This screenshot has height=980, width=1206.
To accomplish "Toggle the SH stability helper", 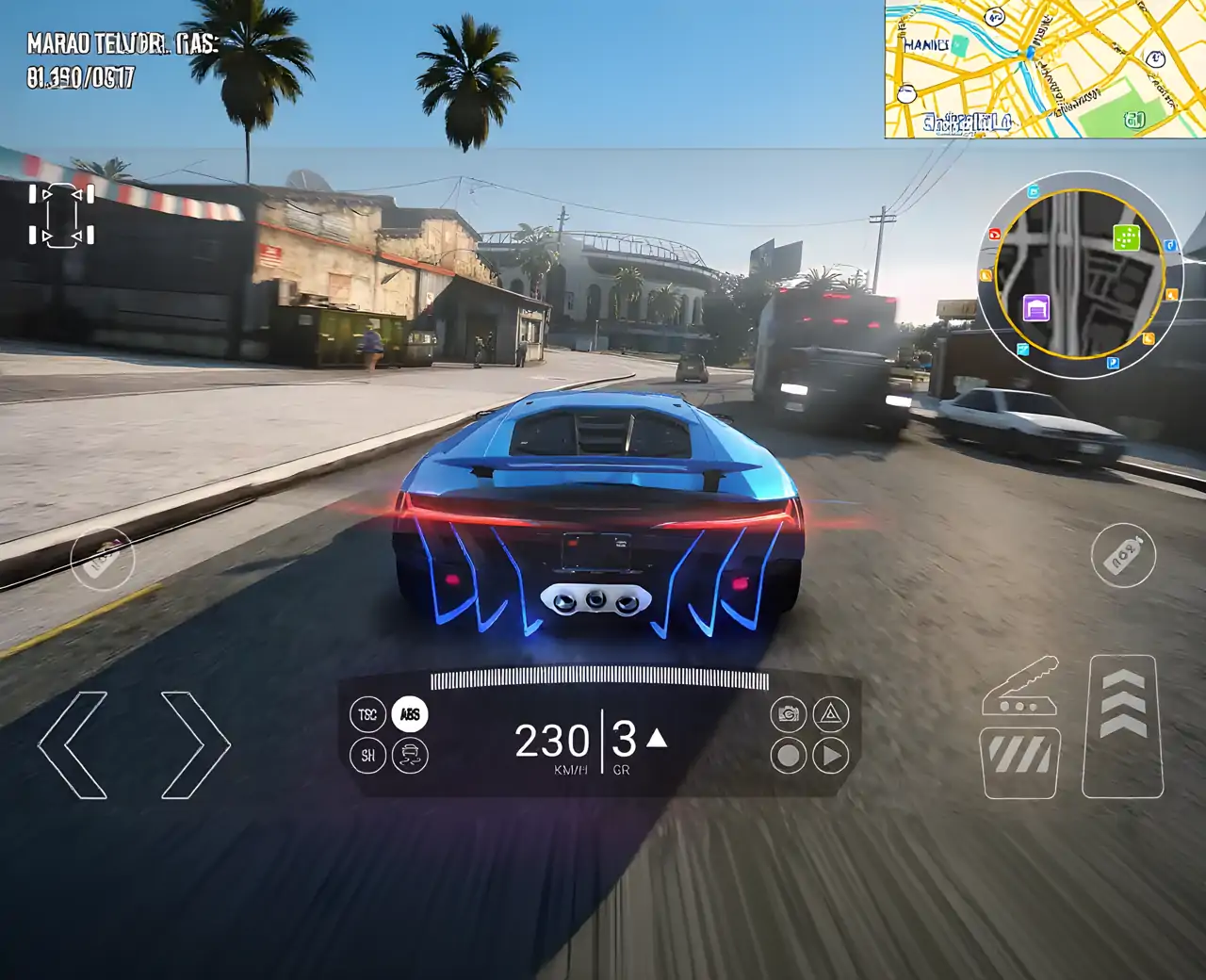I will [367, 754].
